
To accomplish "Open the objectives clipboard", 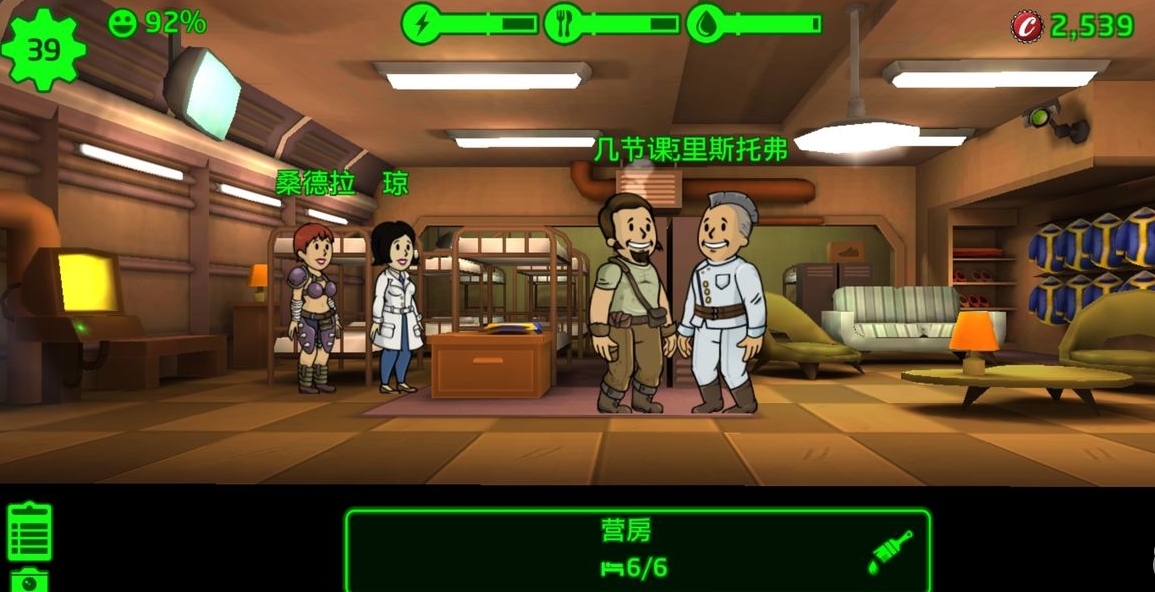I will coord(29,531).
